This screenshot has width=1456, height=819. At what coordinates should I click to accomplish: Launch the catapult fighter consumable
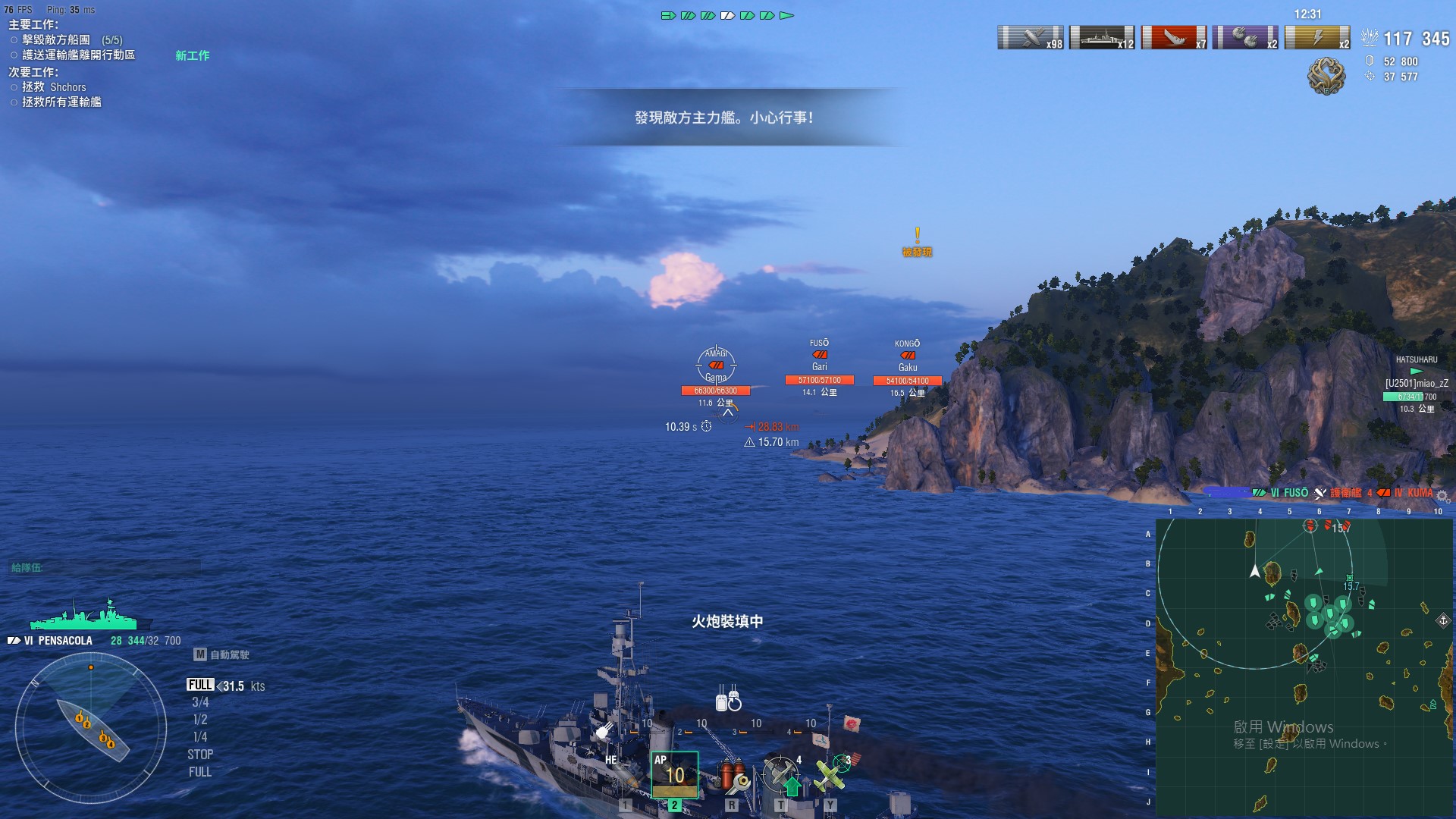click(781, 776)
